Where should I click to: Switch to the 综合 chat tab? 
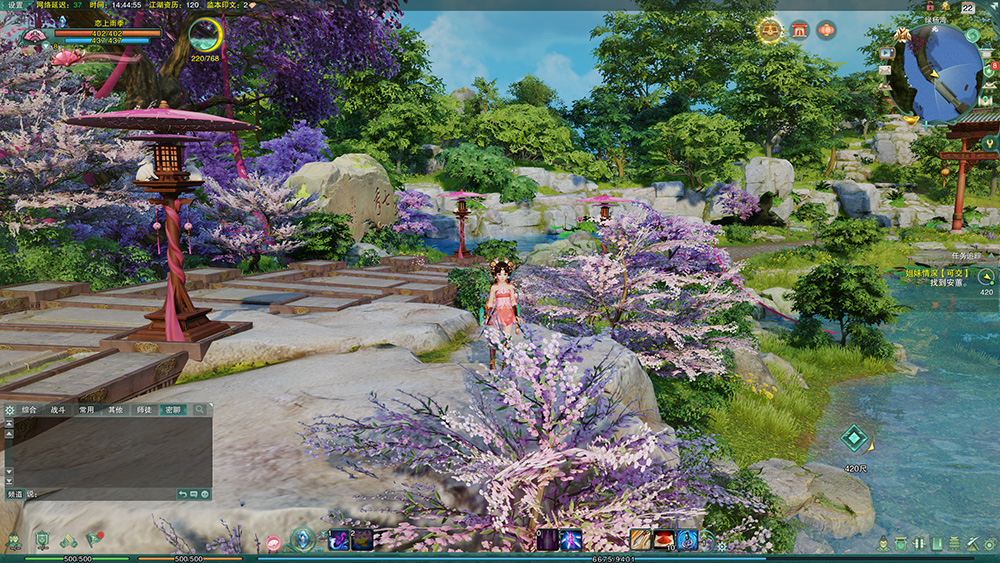[x=29, y=410]
